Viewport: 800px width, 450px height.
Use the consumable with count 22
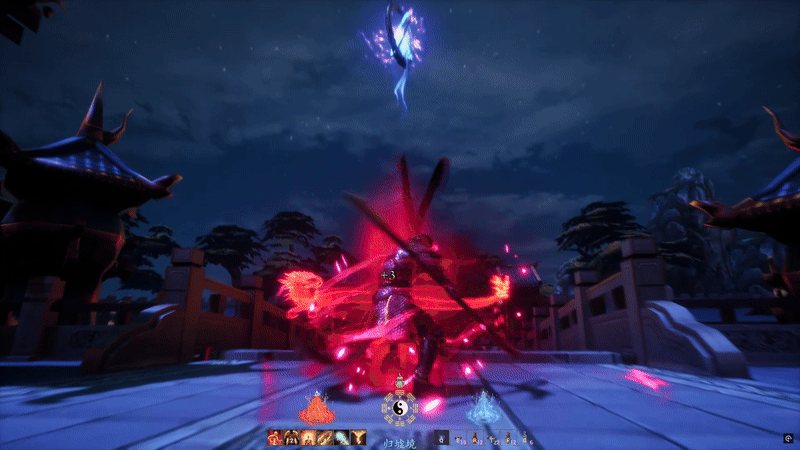[492, 437]
